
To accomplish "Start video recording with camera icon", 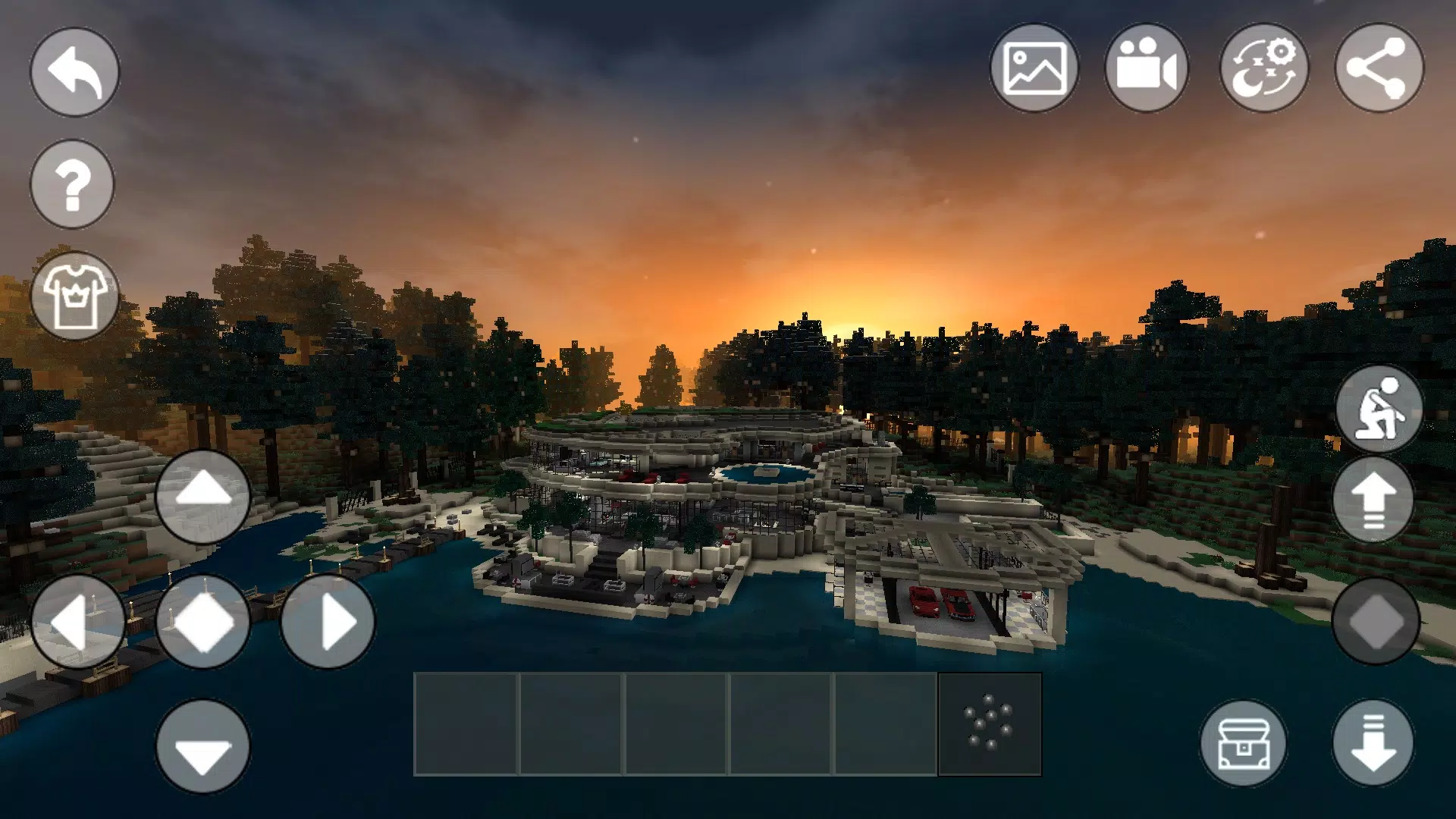I will coord(1150,67).
